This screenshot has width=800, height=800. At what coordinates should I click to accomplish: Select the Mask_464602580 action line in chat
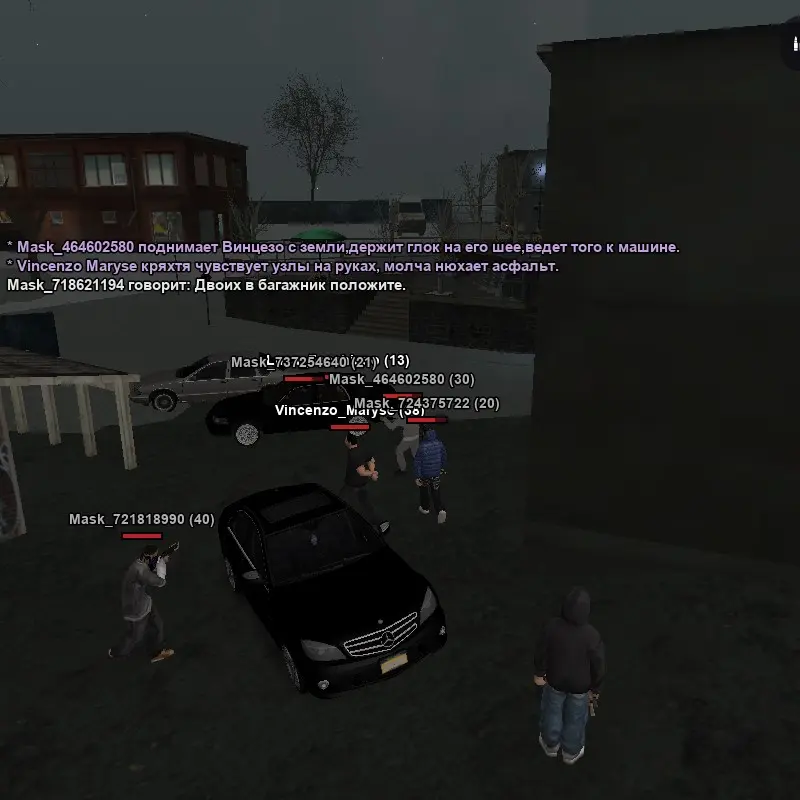342,247
